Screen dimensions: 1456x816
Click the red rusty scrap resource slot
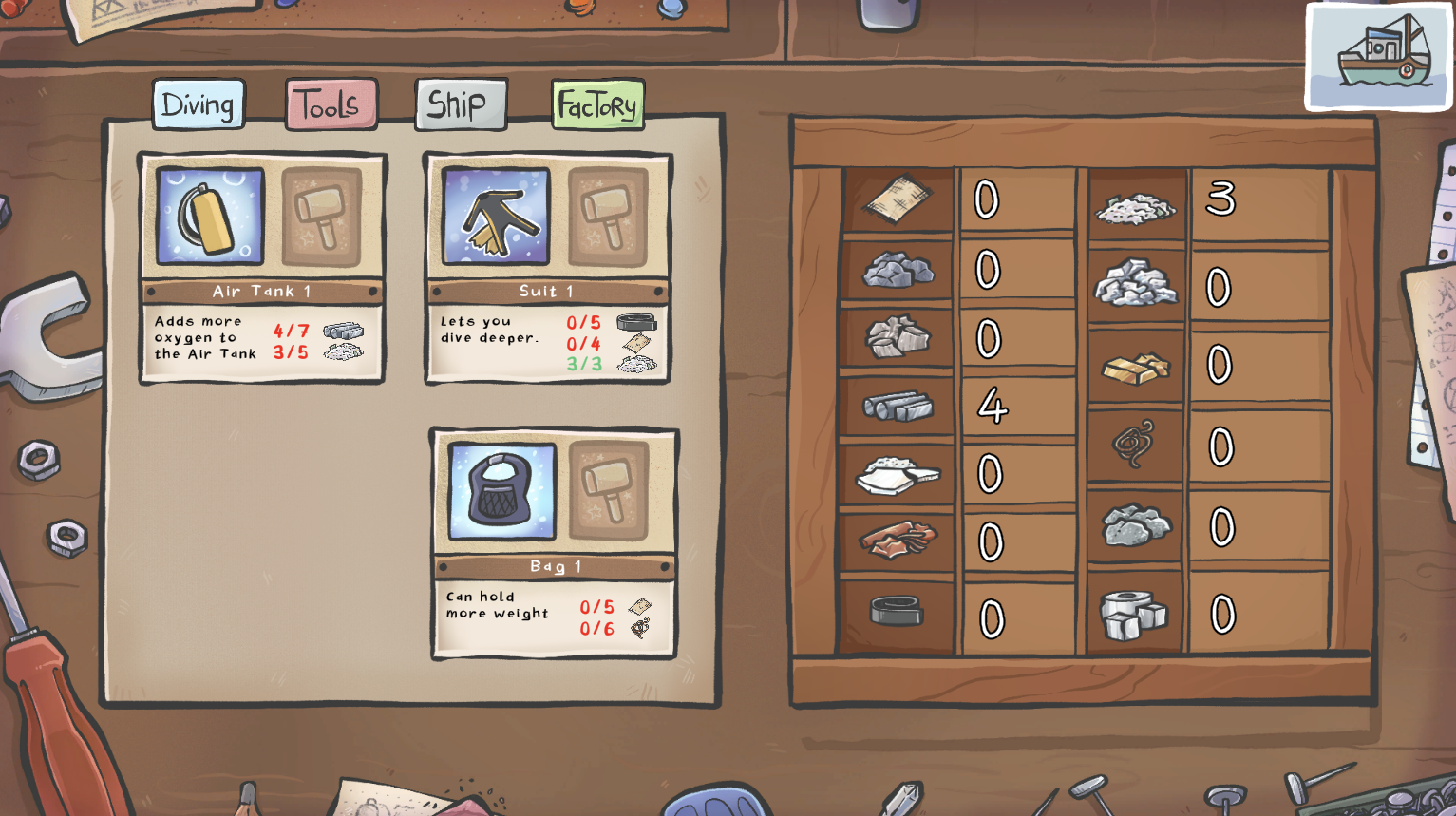coord(897,540)
